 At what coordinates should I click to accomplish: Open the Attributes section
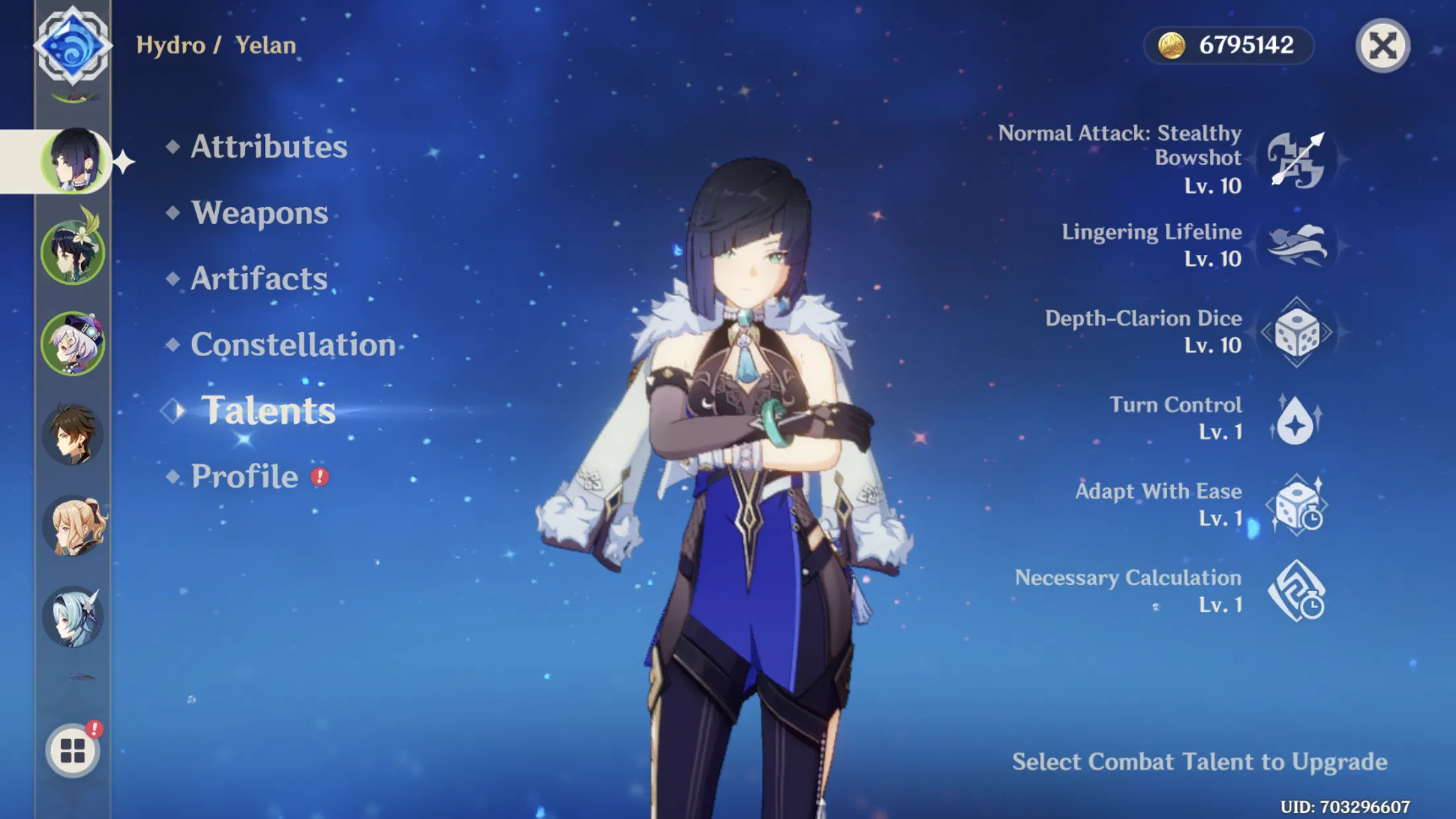[x=267, y=146]
